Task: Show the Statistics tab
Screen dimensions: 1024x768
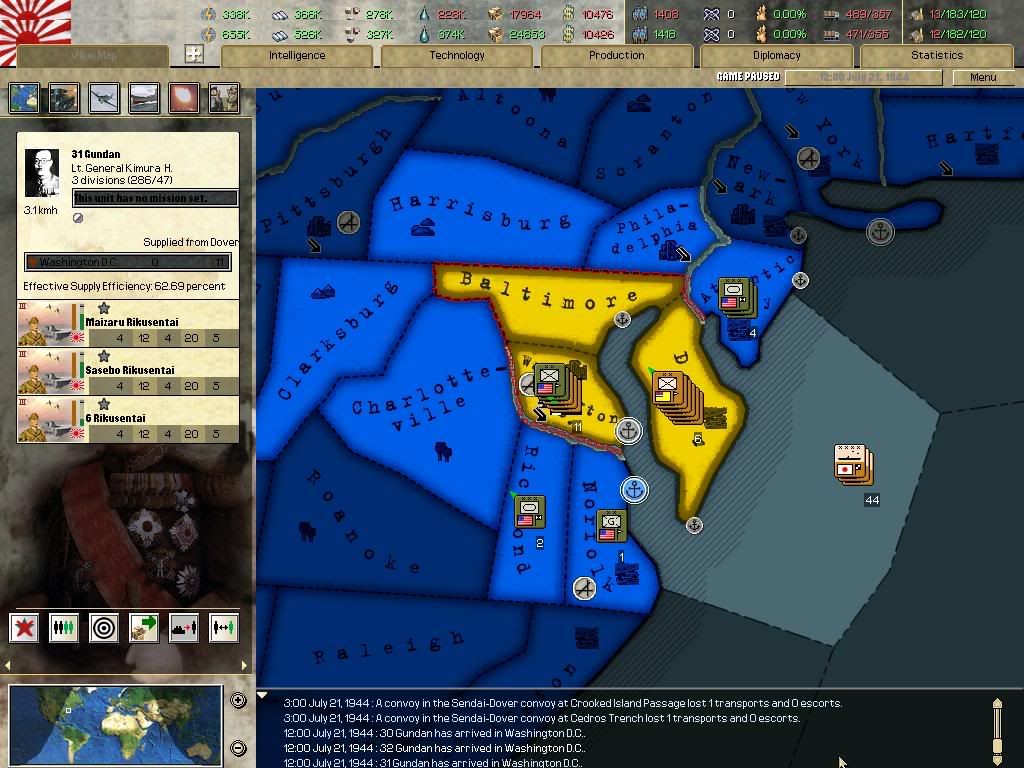Action: pyautogui.click(x=937, y=56)
